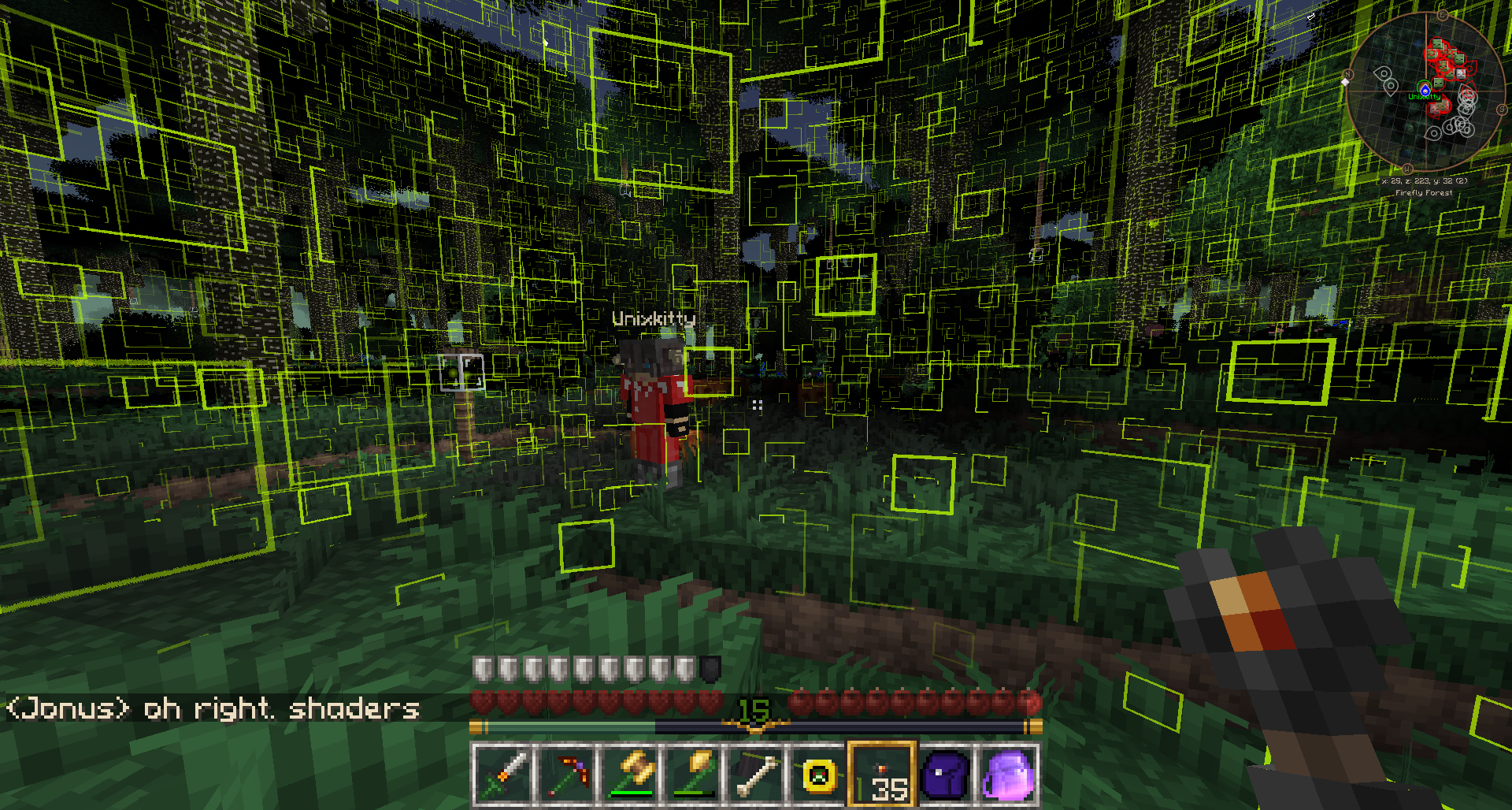Viewport: 1512px width, 810px height.
Task: Click the circular minimap
Action: 1424,91
